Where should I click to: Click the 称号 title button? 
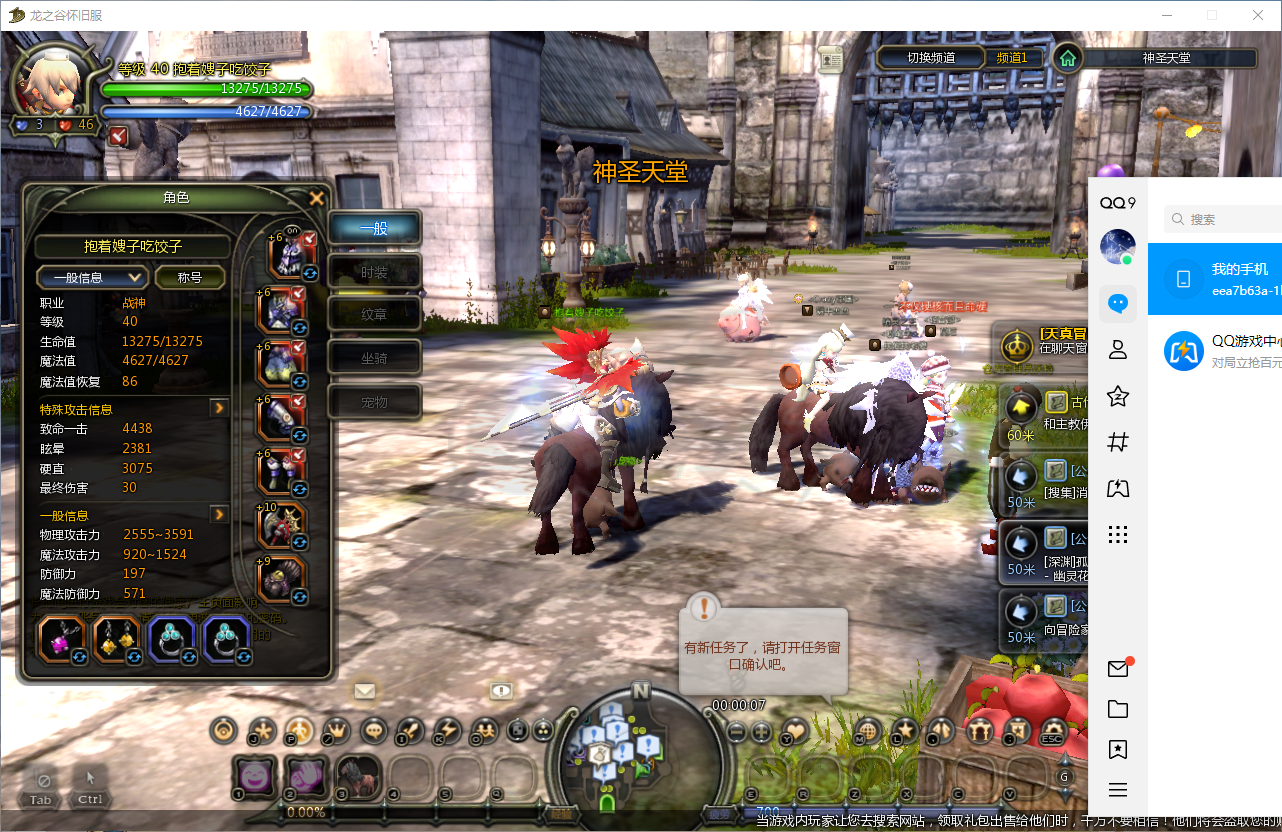(189, 277)
